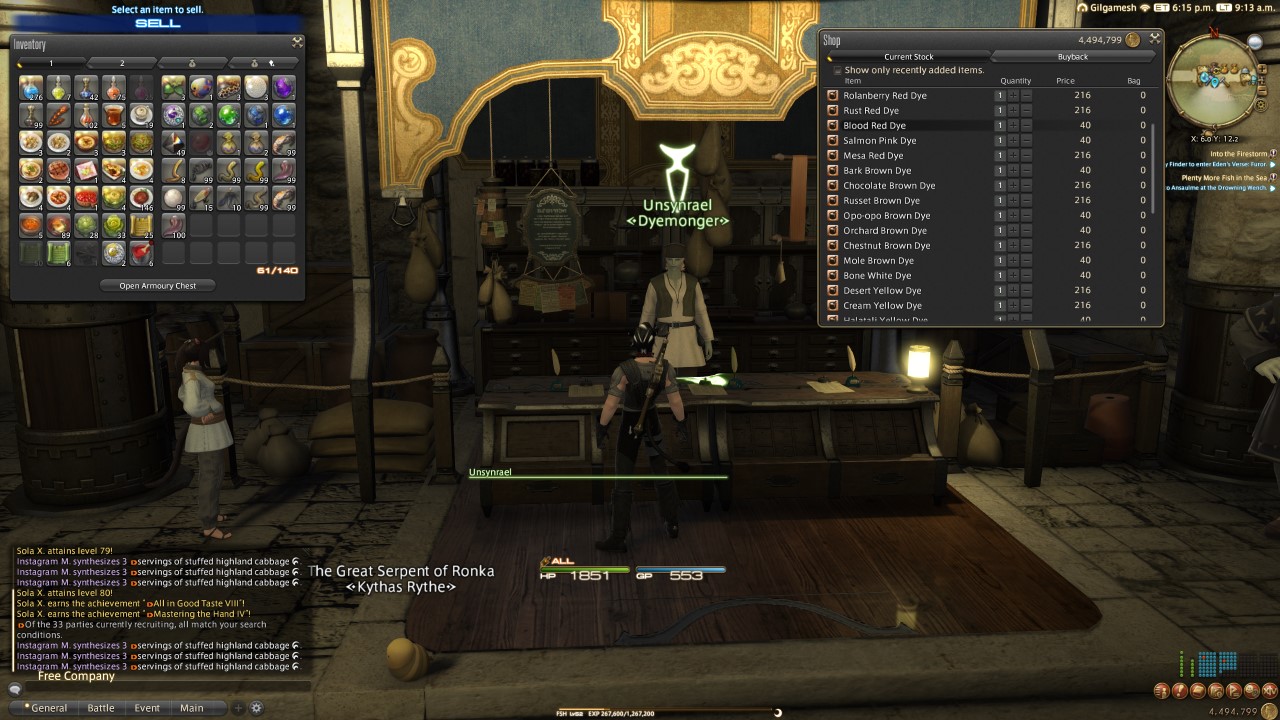This screenshot has height=720, width=1280.
Task: Open the Shop window's wrench settings icon
Action: (1154, 37)
